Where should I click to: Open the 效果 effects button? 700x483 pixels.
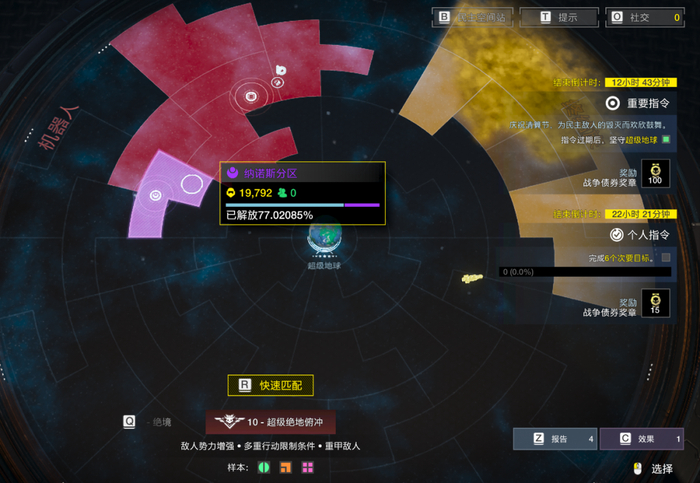click(641, 438)
